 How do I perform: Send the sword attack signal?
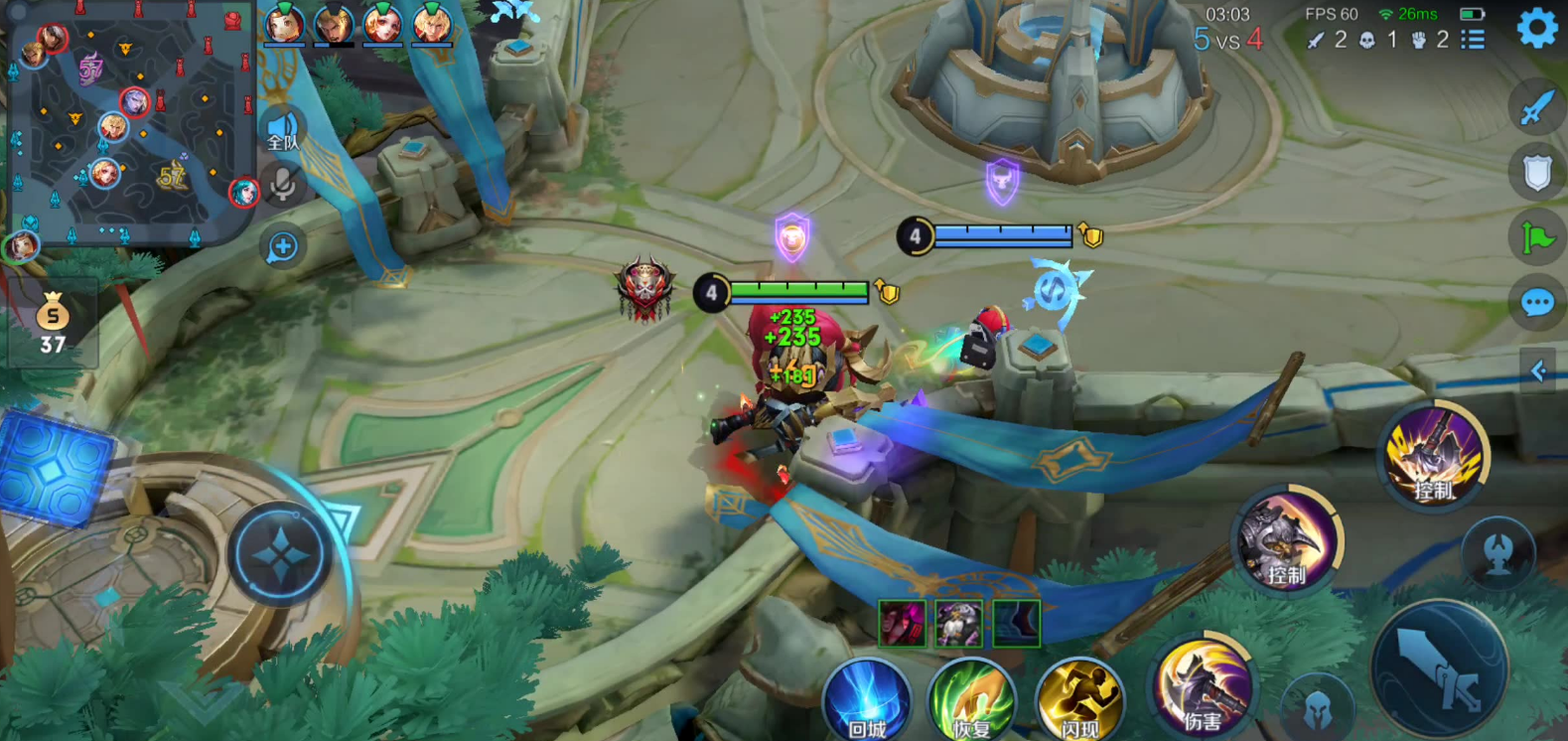tap(1536, 107)
